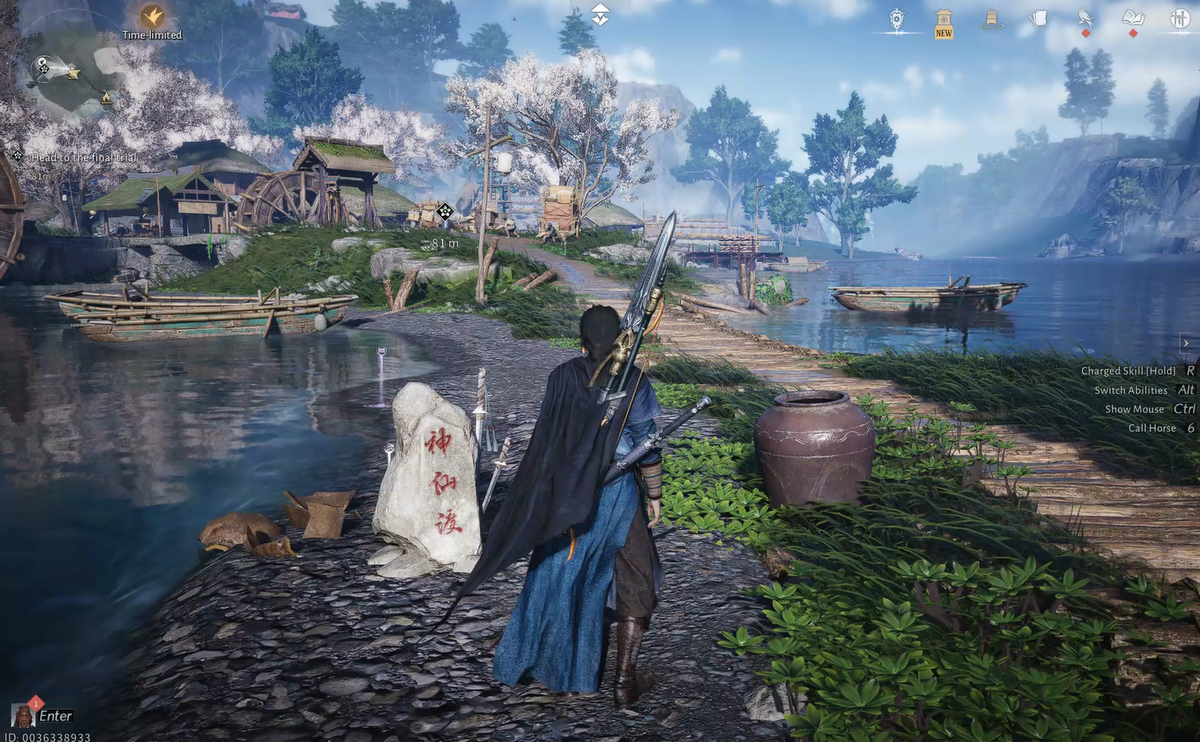
Task: Open the bird messenger icon
Action: [x=1085, y=19]
